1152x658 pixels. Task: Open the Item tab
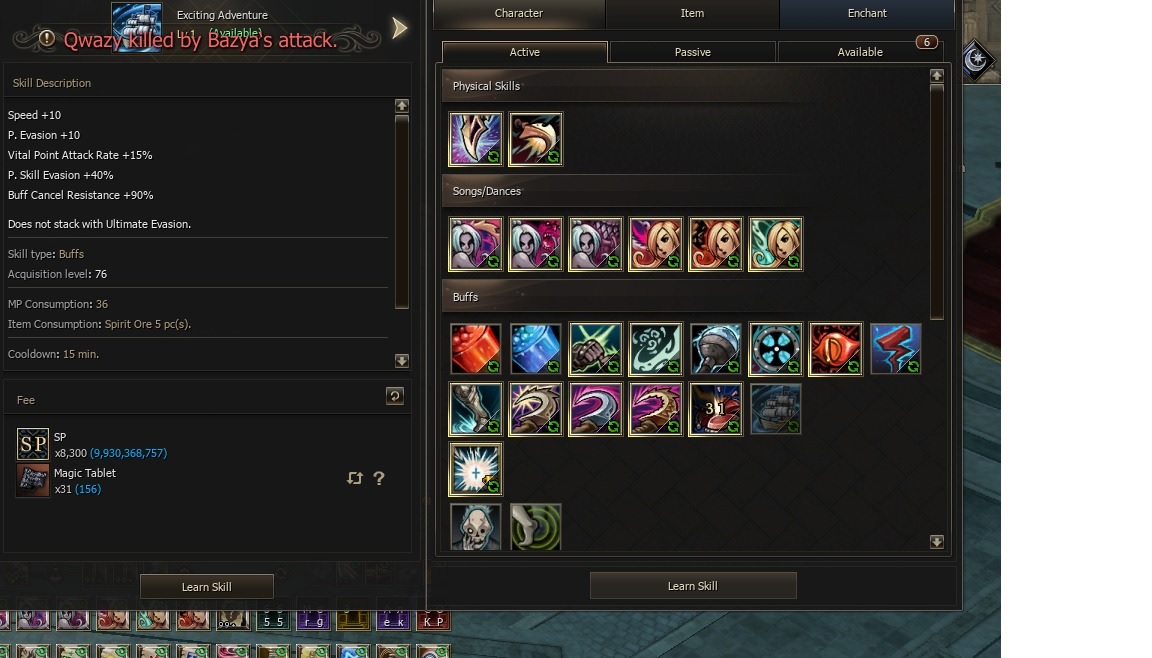[692, 14]
